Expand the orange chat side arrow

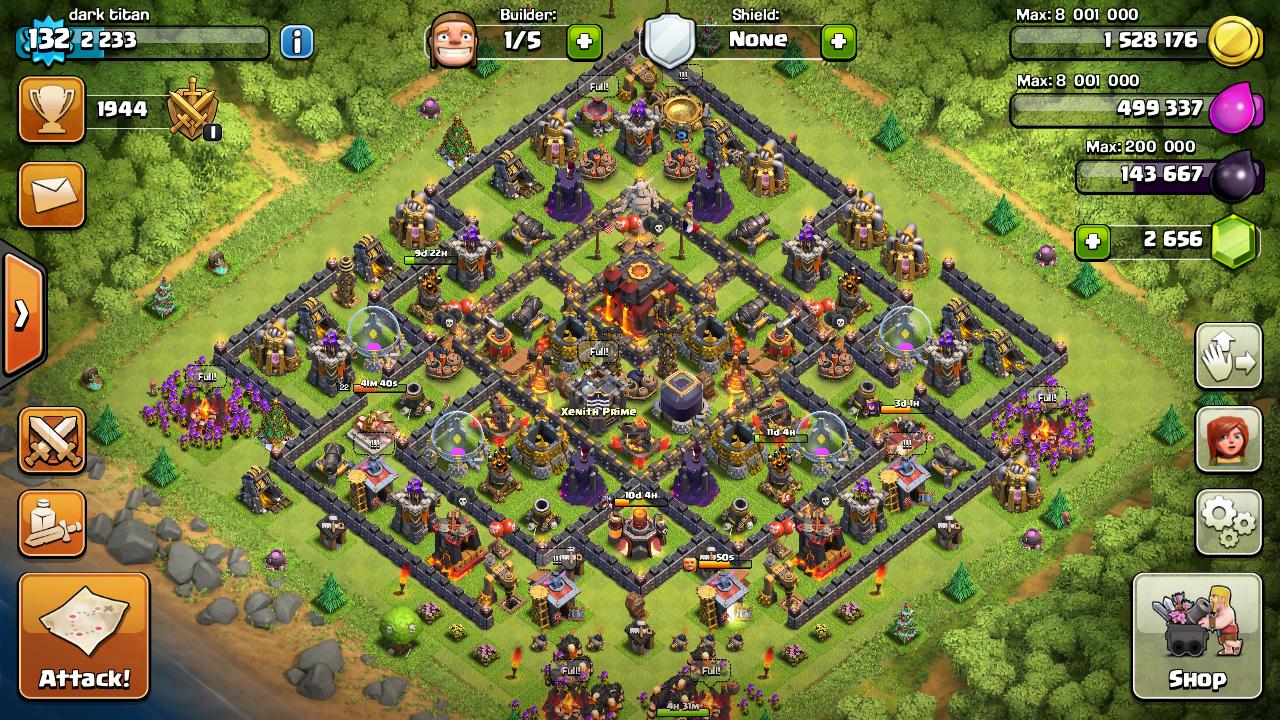click(x=22, y=315)
